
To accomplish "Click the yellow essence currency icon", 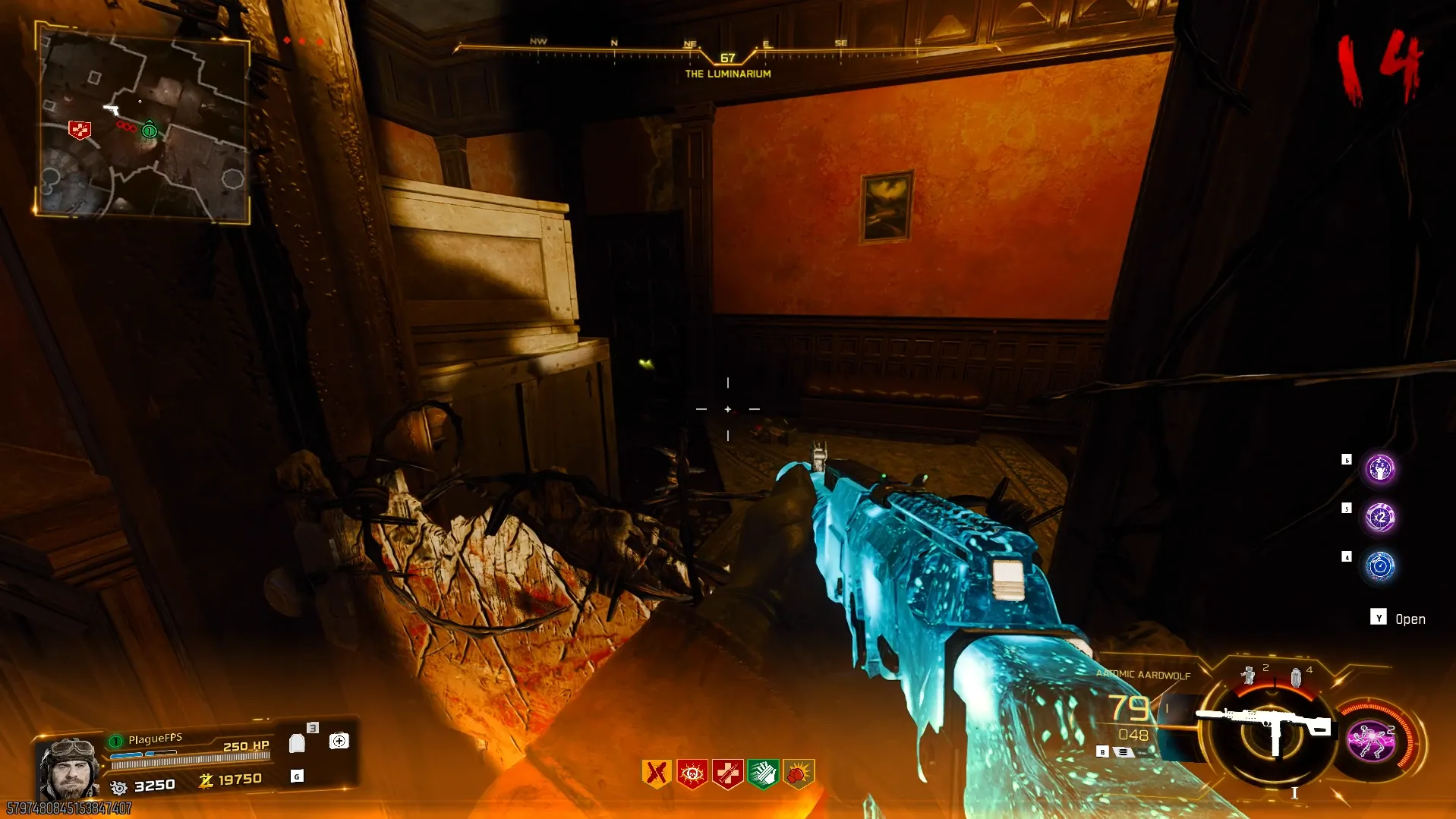I will 205,780.
